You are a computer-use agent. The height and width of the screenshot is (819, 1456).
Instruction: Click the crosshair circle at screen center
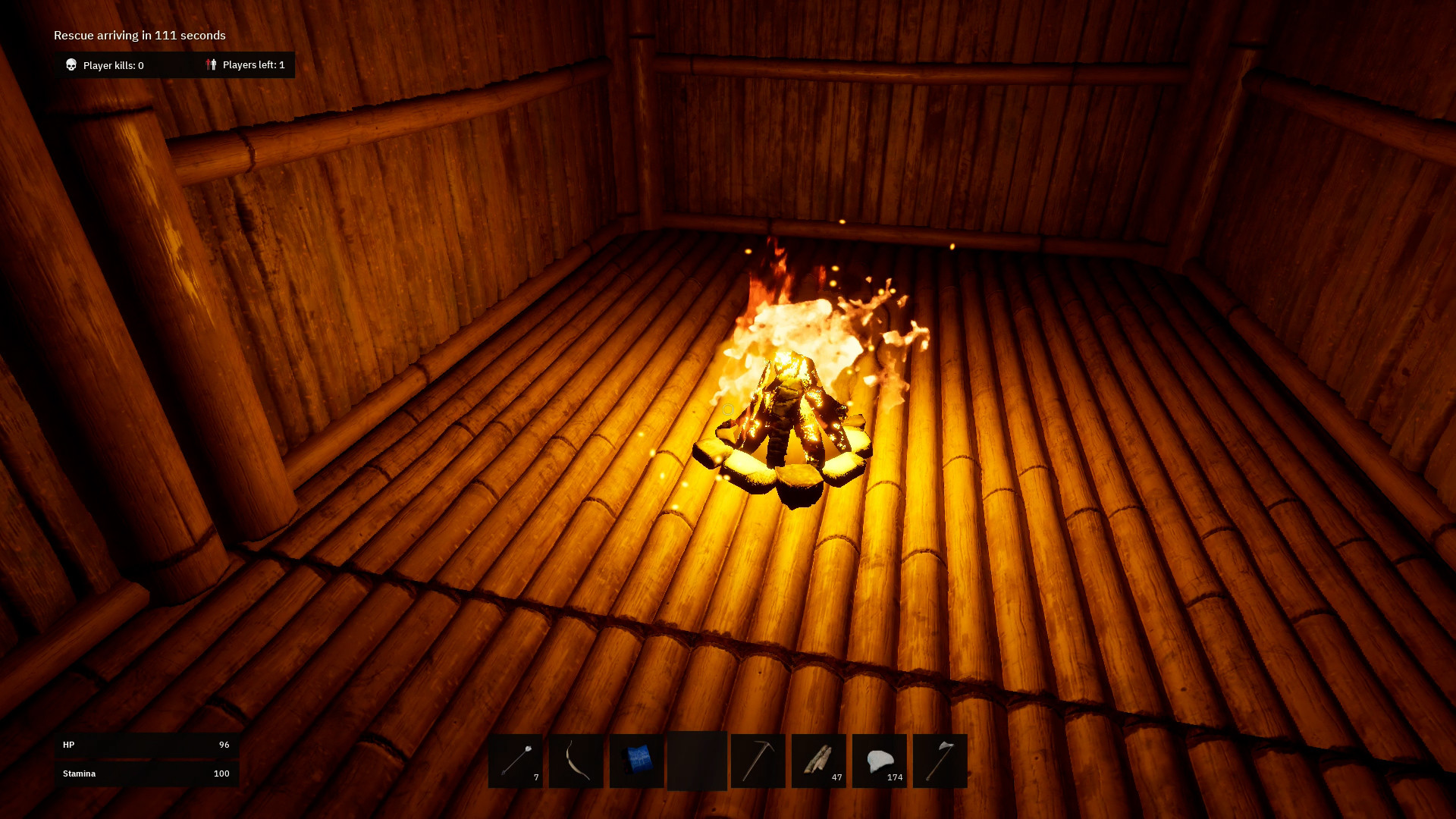[x=728, y=409]
